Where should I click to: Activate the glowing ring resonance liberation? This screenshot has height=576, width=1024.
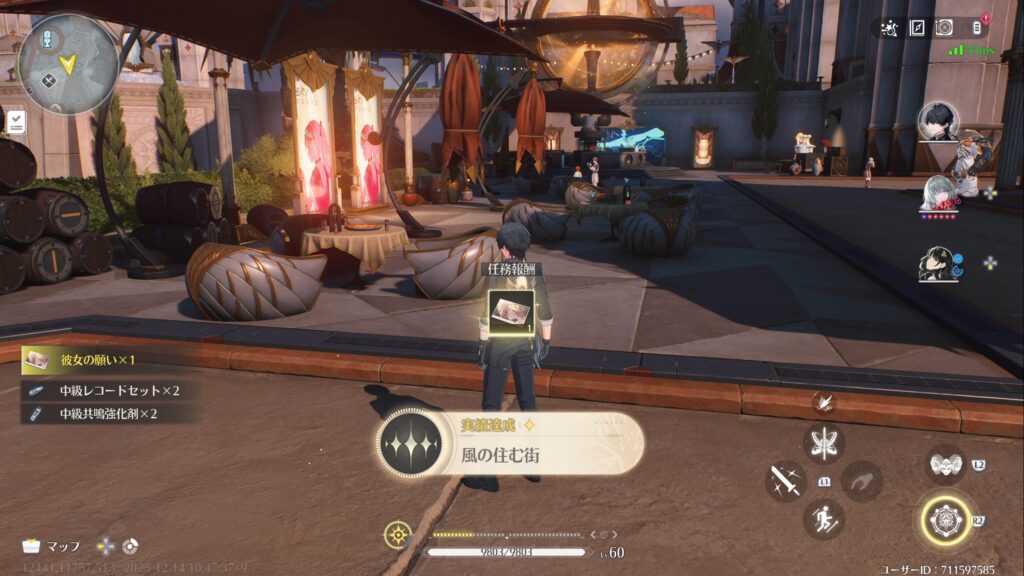pyautogui.click(x=945, y=521)
